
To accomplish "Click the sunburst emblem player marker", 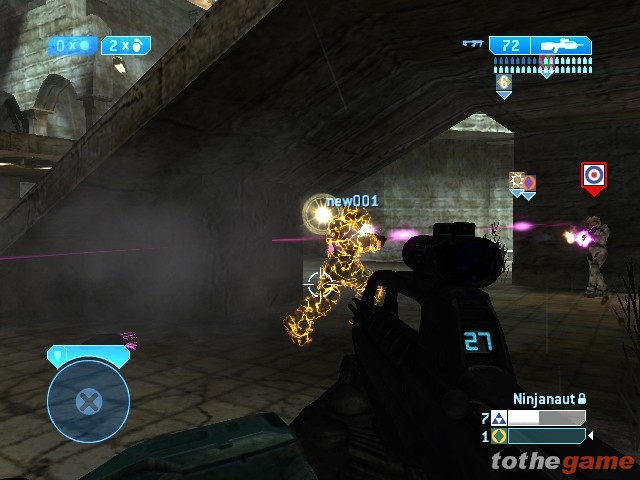I will pyautogui.click(x=516, y=180).
